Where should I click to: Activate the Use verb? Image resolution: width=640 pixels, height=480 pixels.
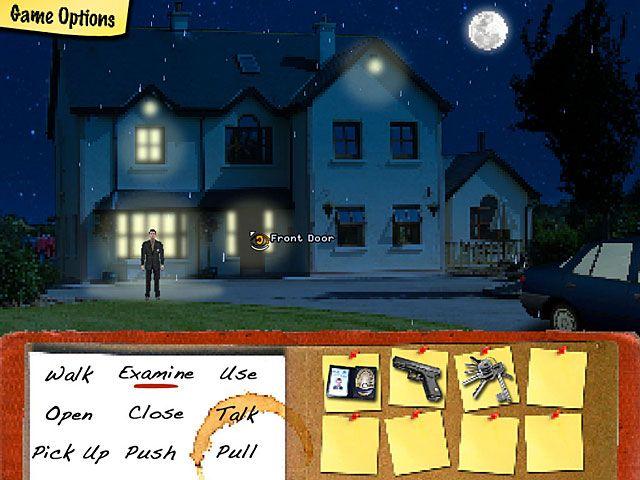pyautogui.click(x=238, y=374)
